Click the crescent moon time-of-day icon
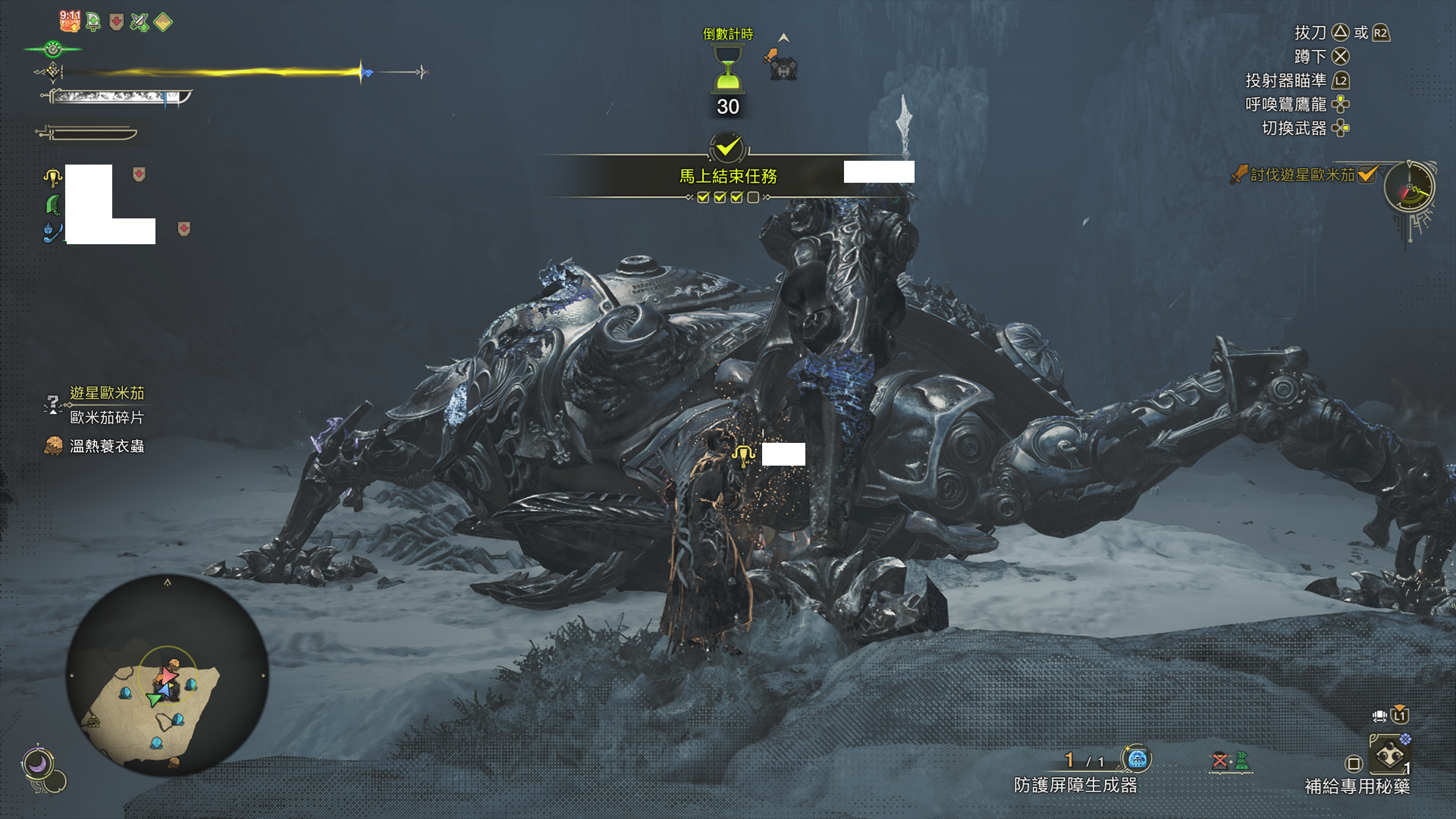1456x819 pixels. point(37,763)
